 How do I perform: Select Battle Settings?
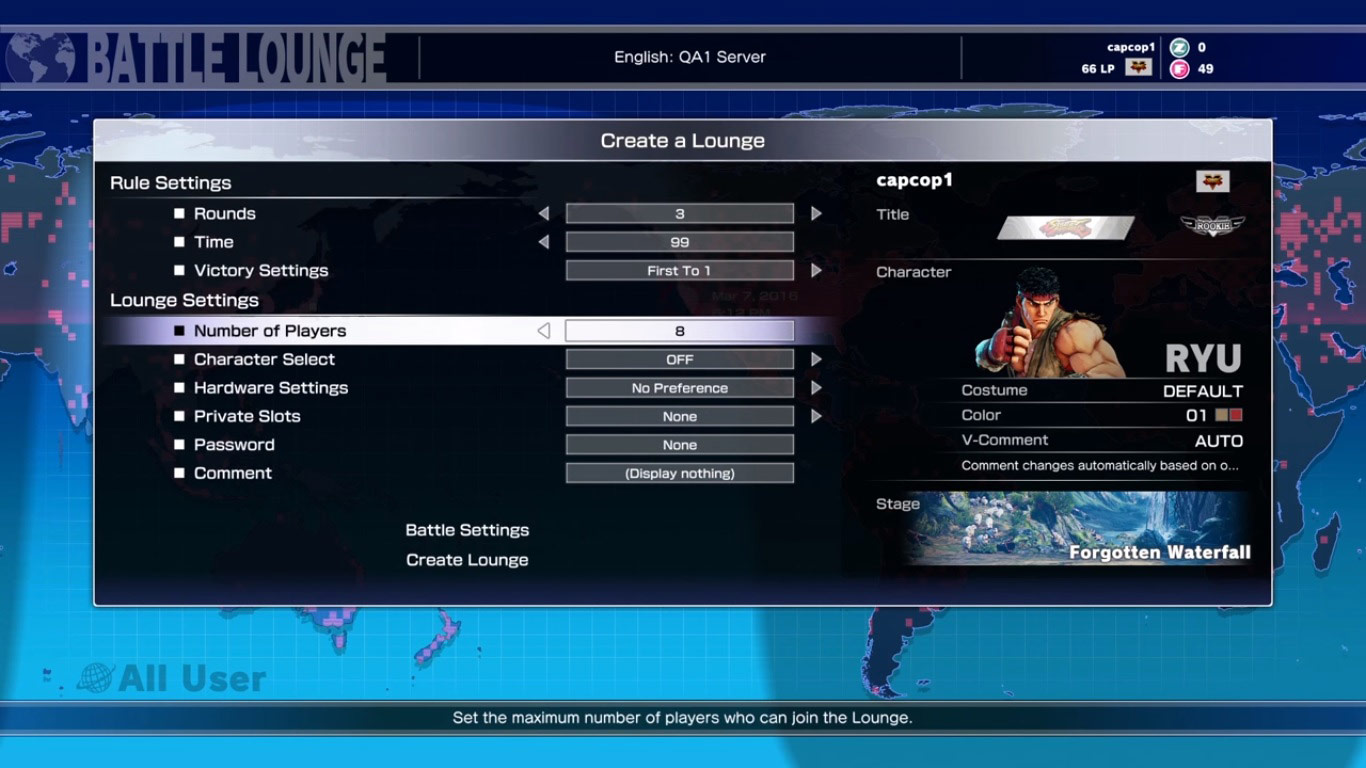[467, 530]
